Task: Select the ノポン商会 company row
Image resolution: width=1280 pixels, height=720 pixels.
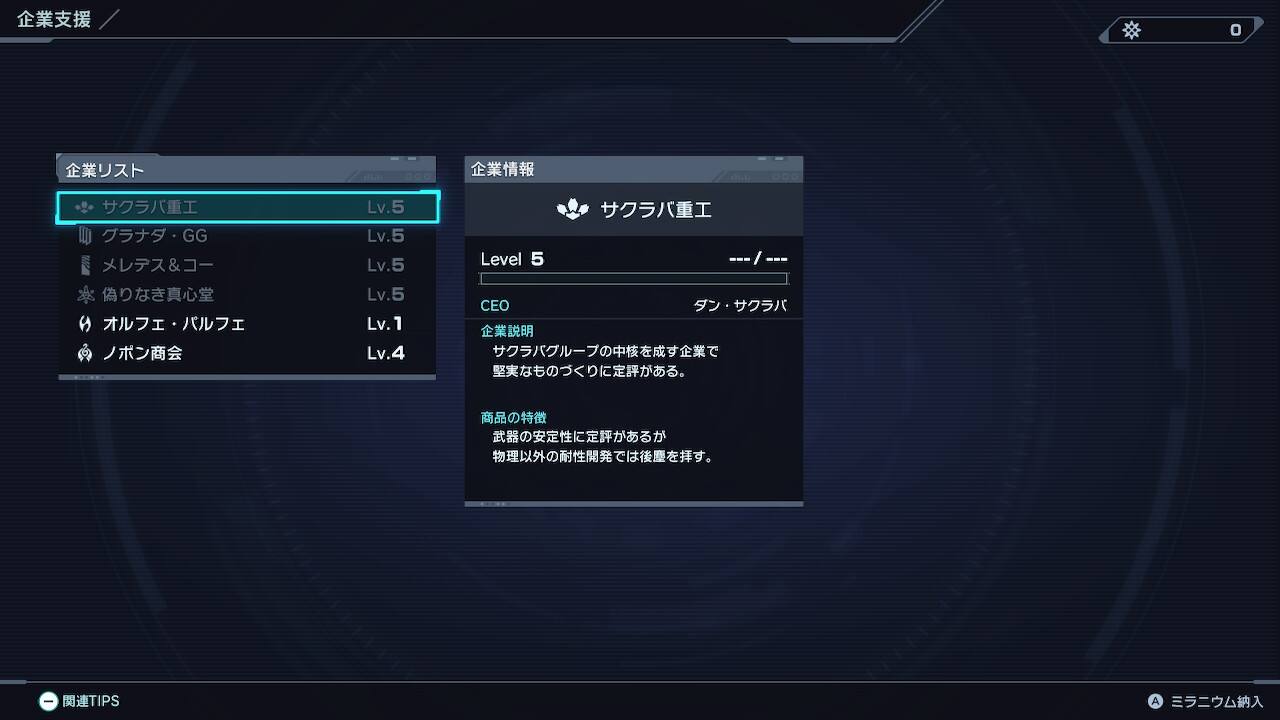Action: (247, 353)
